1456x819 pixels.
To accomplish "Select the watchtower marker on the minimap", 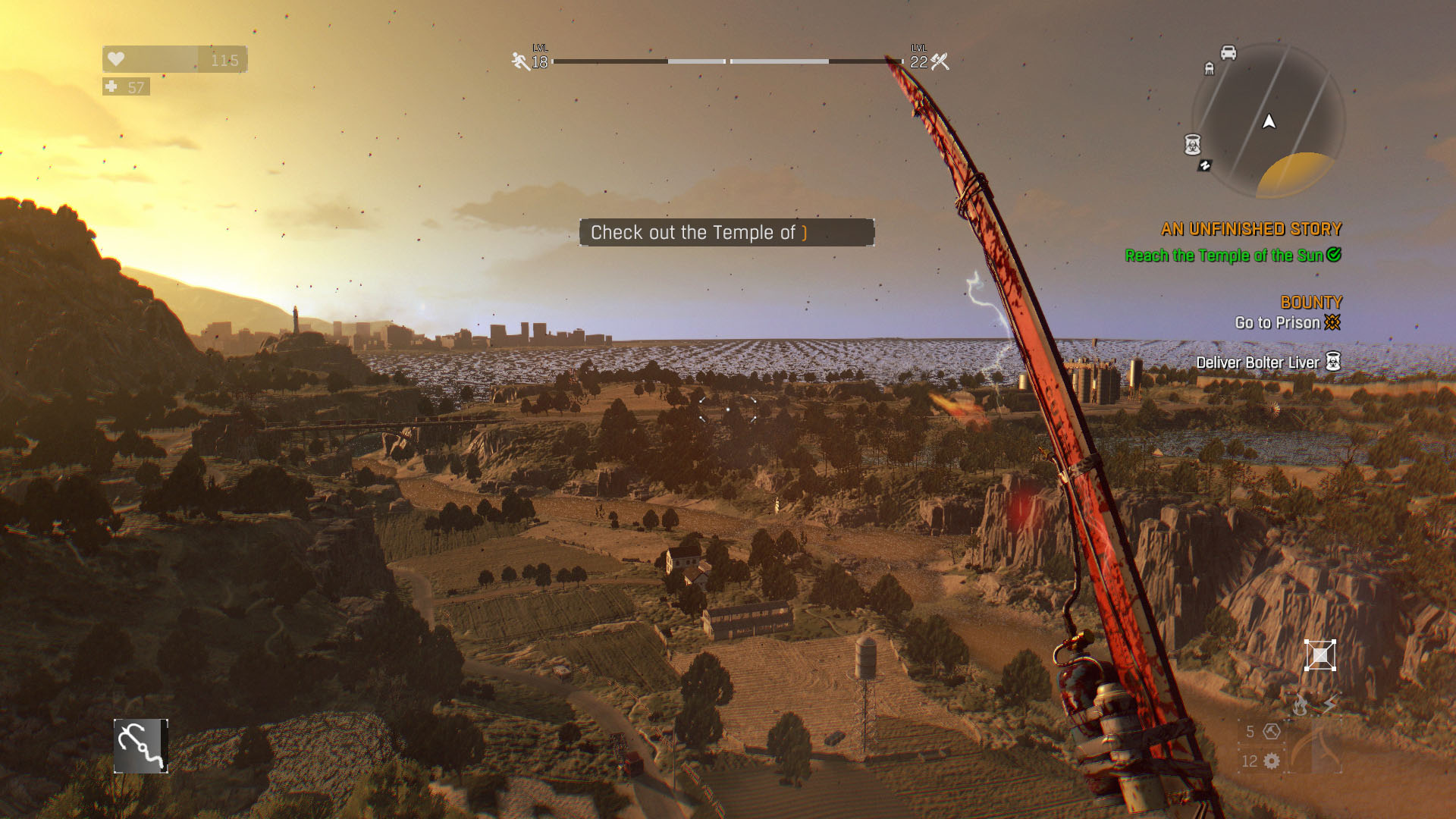I will [1210, 69].
